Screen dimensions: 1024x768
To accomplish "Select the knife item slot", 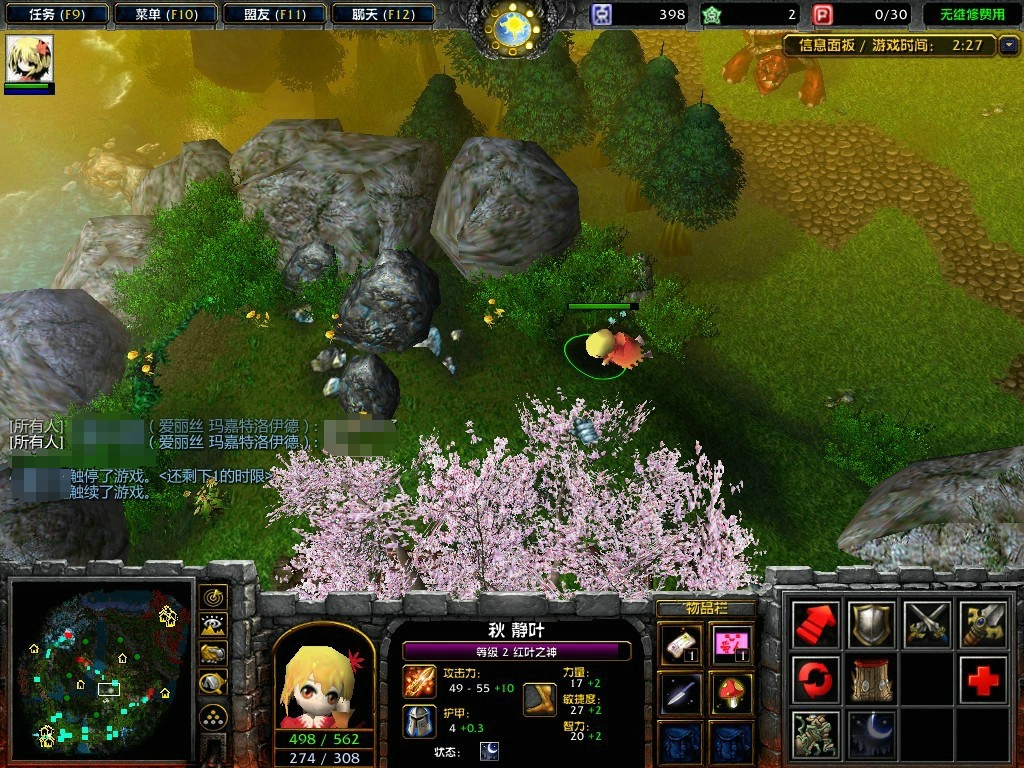I will [679, 692].
